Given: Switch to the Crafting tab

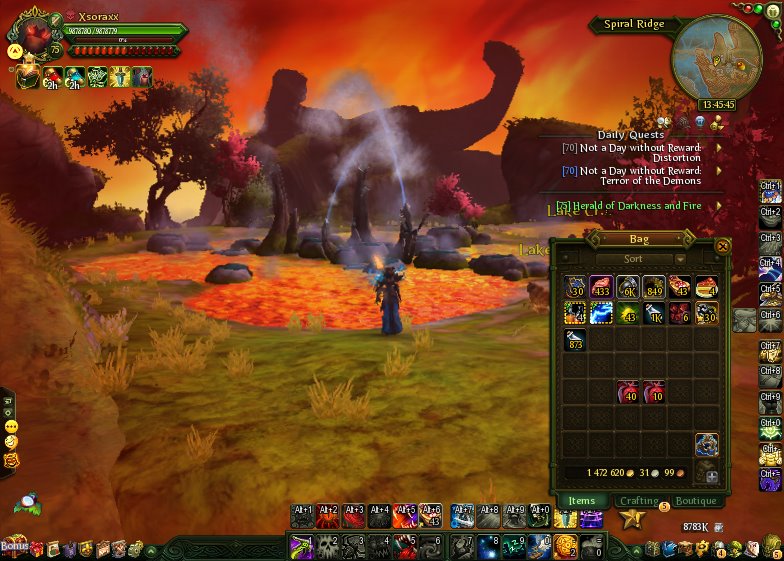Looking at the screenshot, I should click(x=639, y=500).
